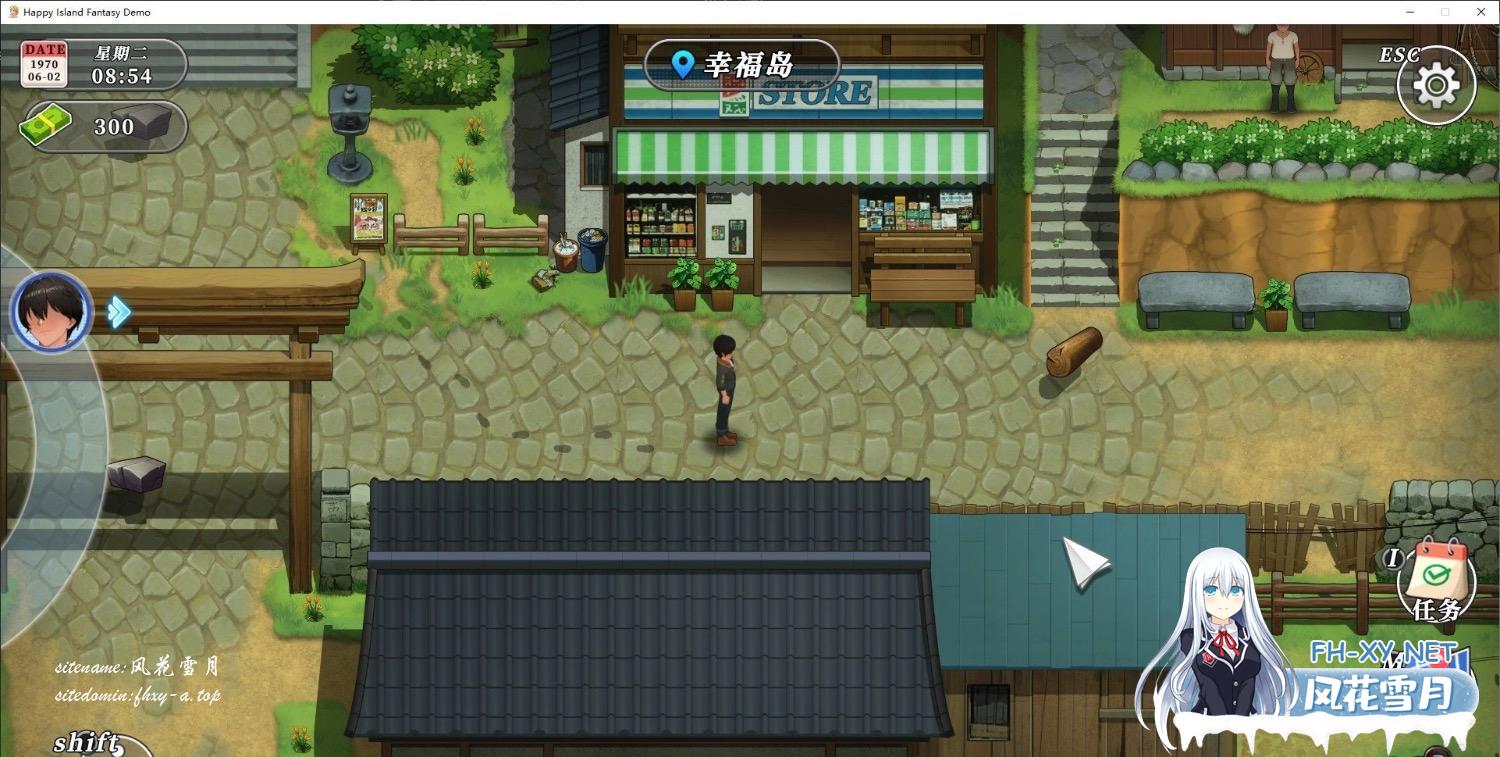Viewport: 1500px width, 757px height.
Task: Open the date calendar icon
Action: coord(45,63)
